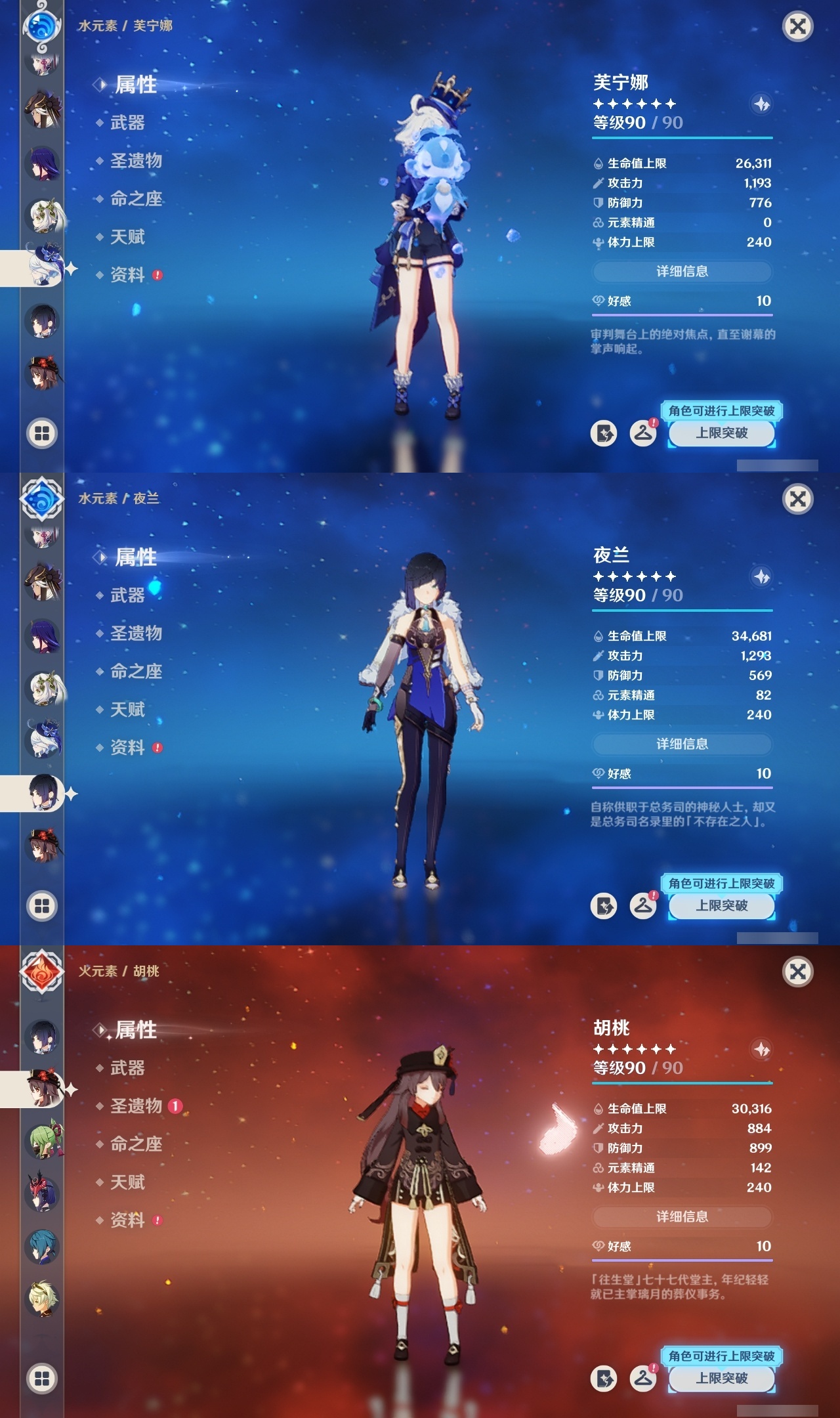840x1418 pixels.
Task: Click the sparkle icon beside Furina's rarity stars
Action: click(761, 103)
